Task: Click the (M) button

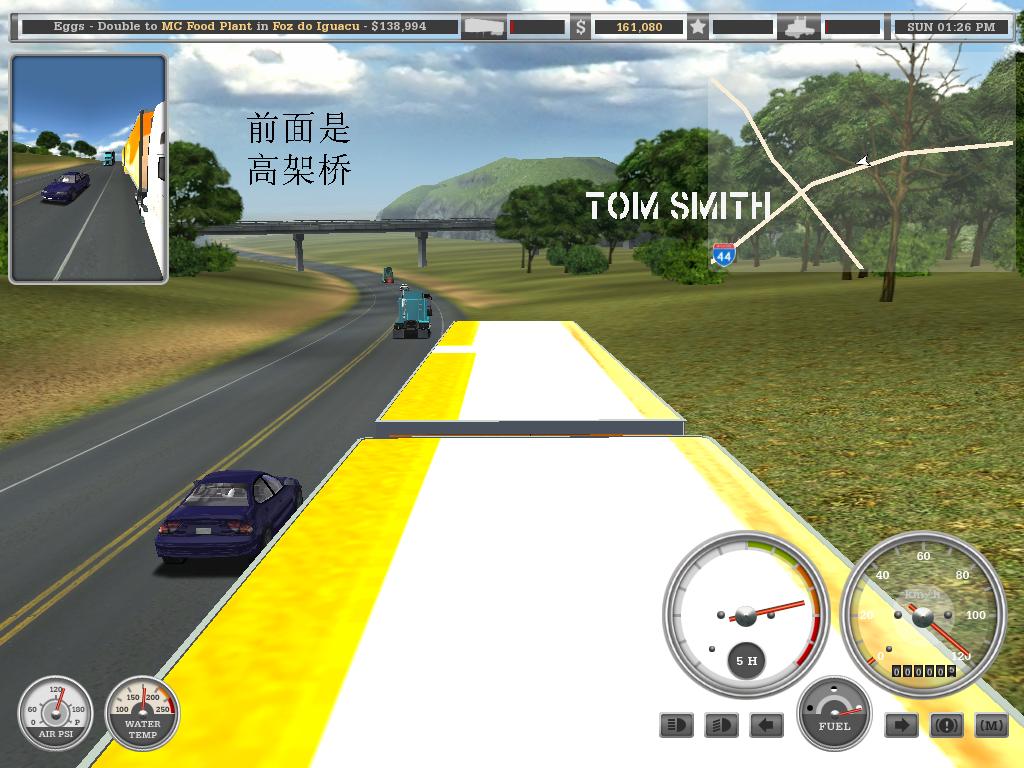Action: click(x=991, y=725)
